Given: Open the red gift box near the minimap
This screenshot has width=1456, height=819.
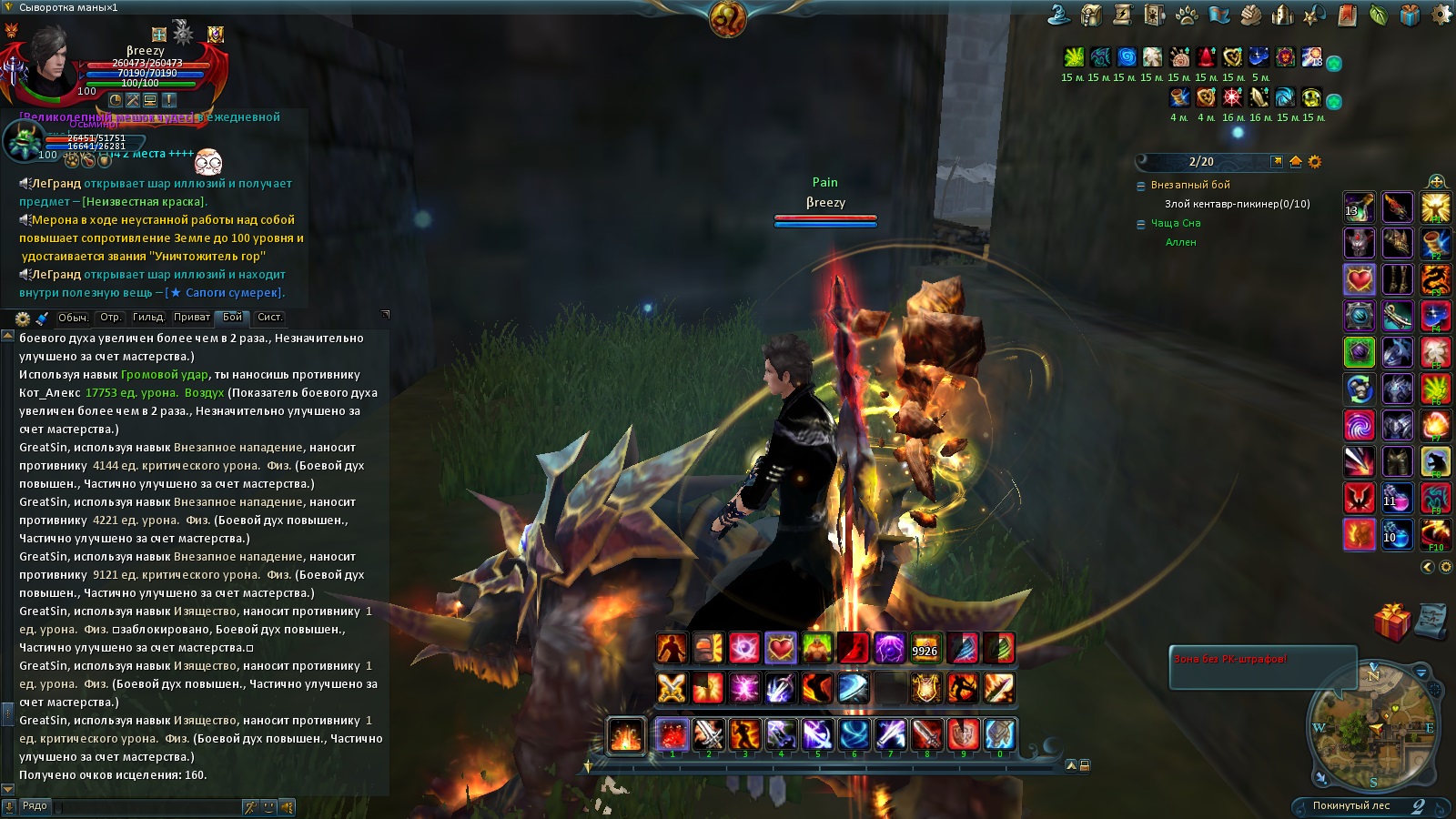Looking at the screenshot, I should pyautogui.click(x=1391, y=622).
